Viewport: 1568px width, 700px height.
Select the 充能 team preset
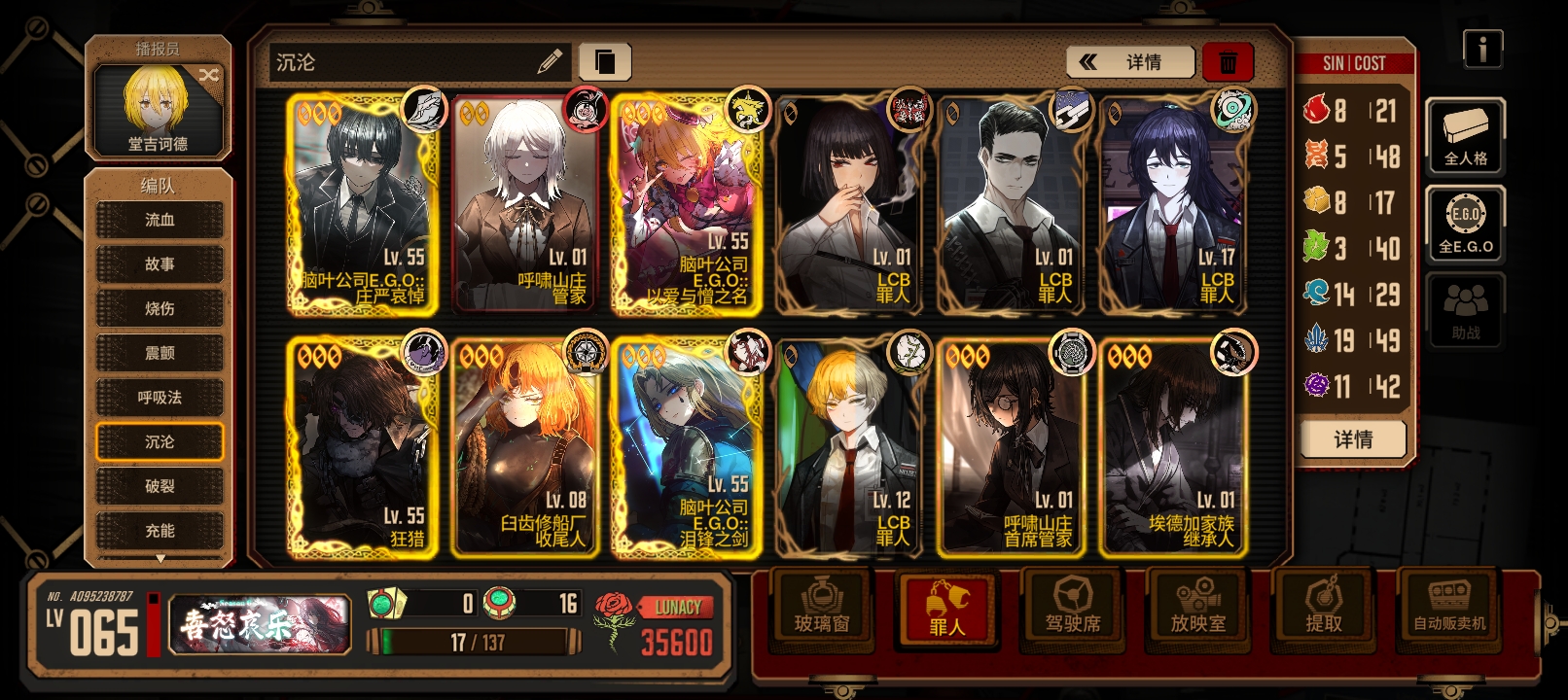pyautogui.click(x=159, y=531)
